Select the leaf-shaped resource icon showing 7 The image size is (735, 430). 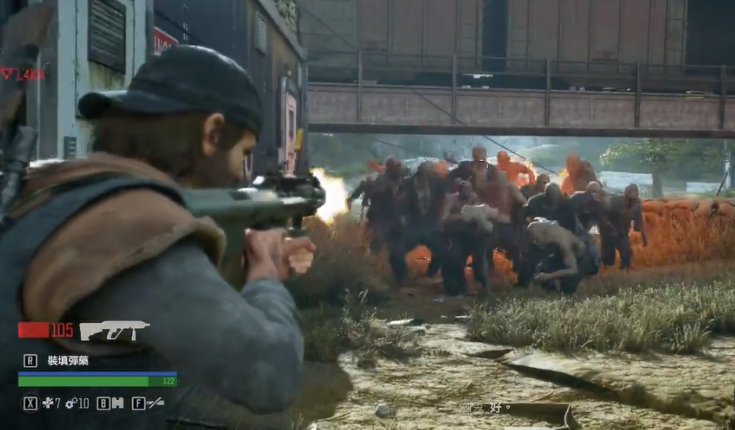pyautogui.click(x=46, y=403)
